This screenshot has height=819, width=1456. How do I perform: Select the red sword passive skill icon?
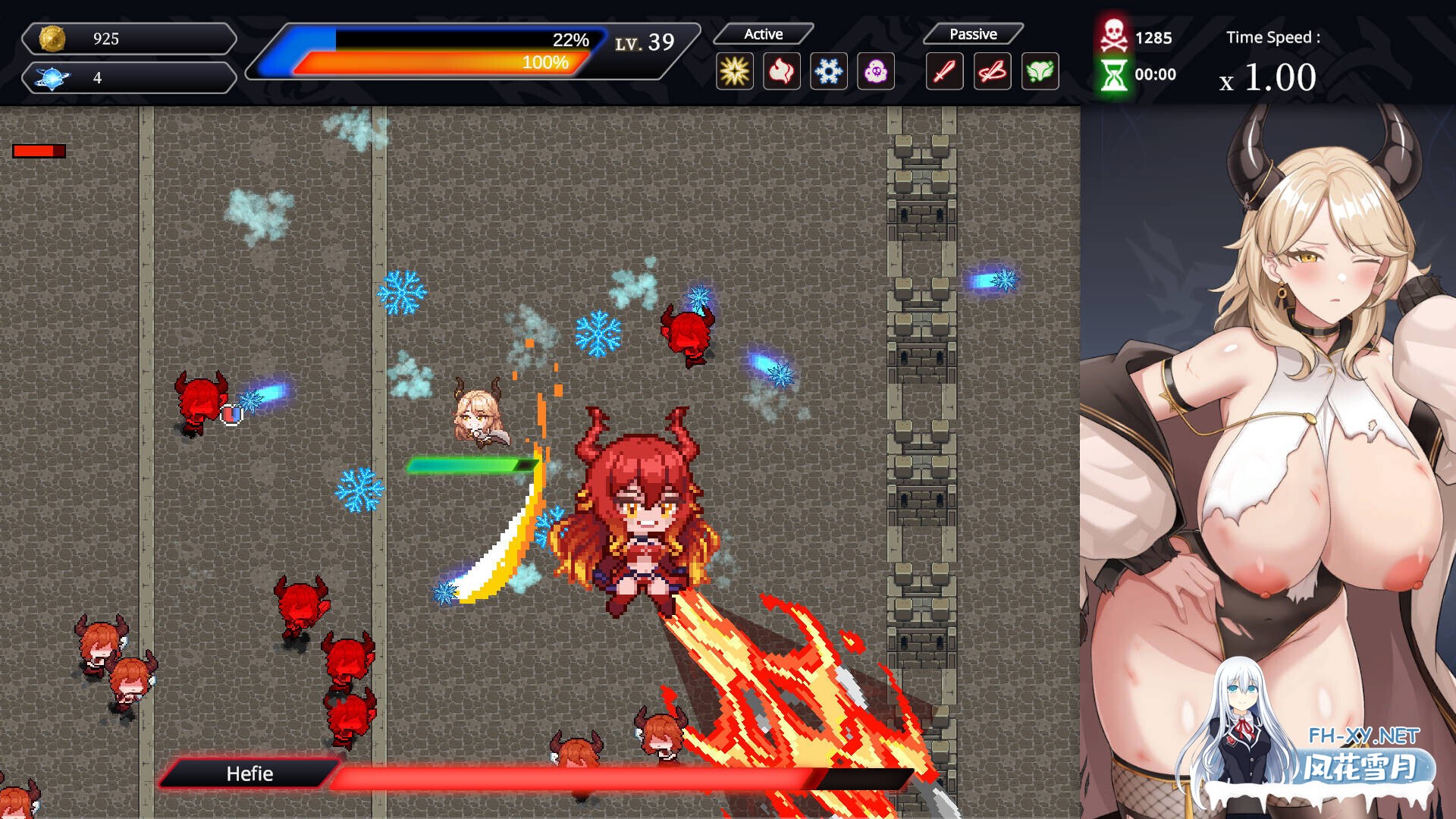pyautogui.click(x=944, y=71)
